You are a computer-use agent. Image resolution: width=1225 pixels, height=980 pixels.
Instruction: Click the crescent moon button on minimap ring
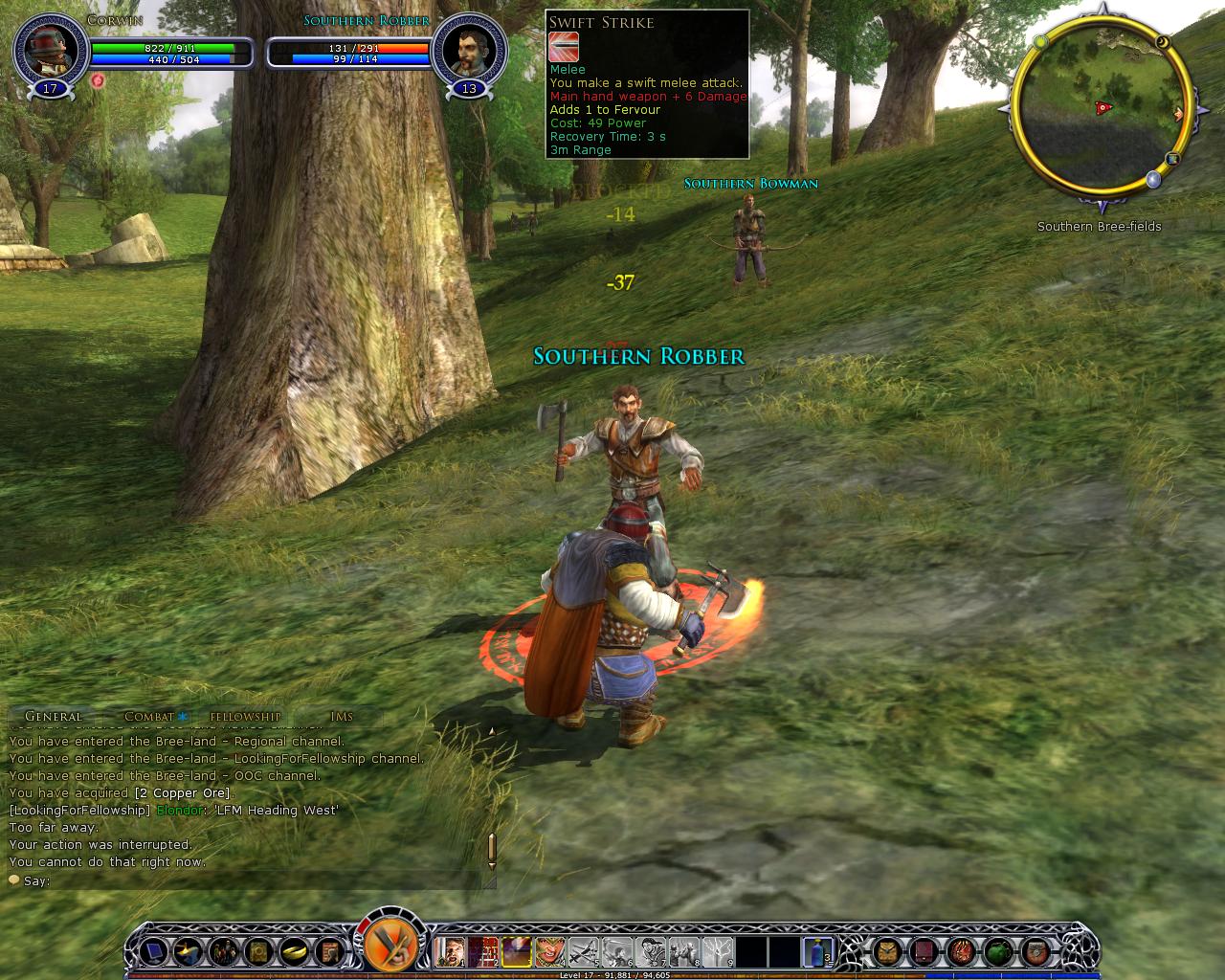click(x=1163, y=42)
